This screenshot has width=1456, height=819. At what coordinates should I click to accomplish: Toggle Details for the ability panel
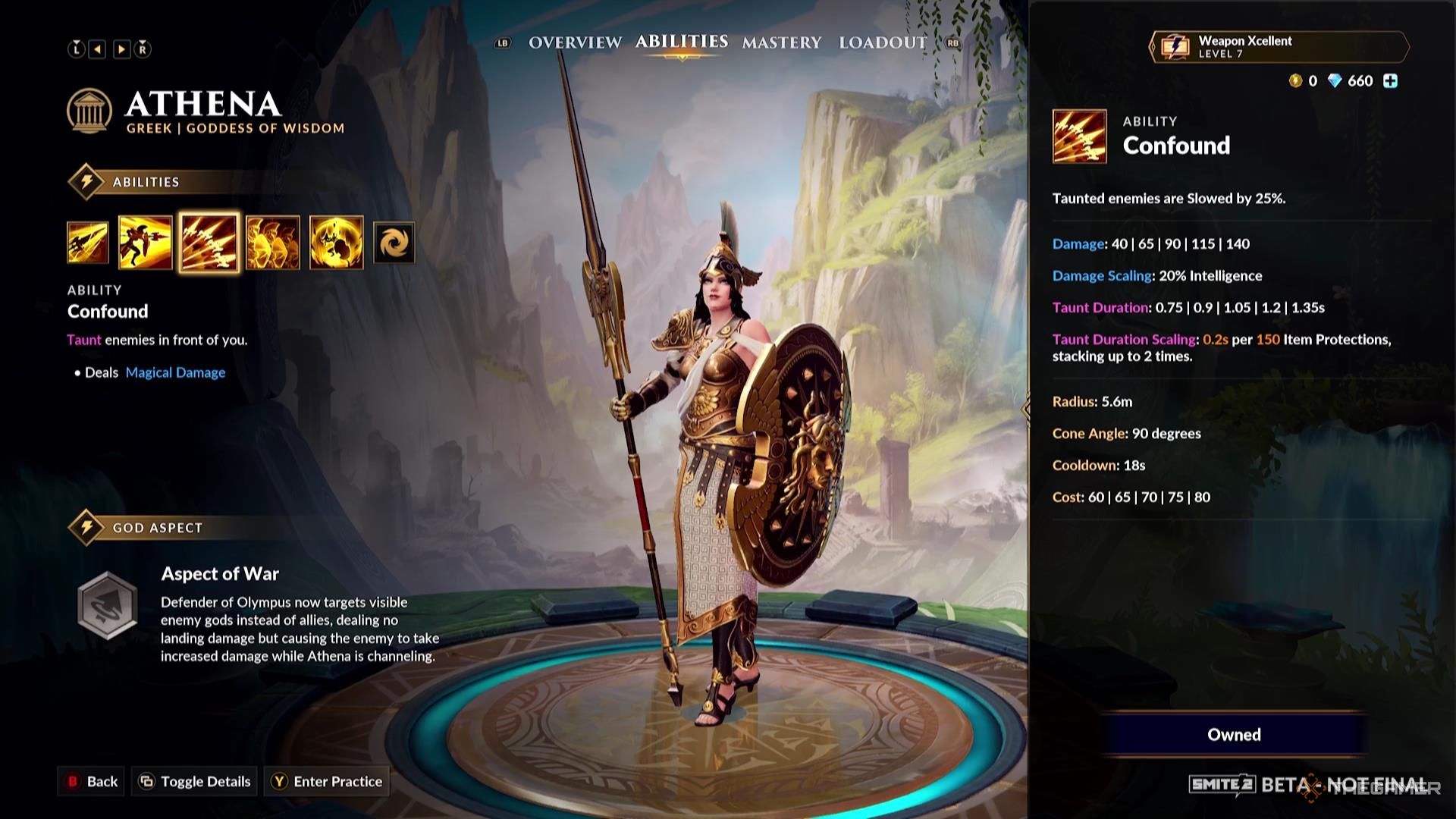[196, 781]
